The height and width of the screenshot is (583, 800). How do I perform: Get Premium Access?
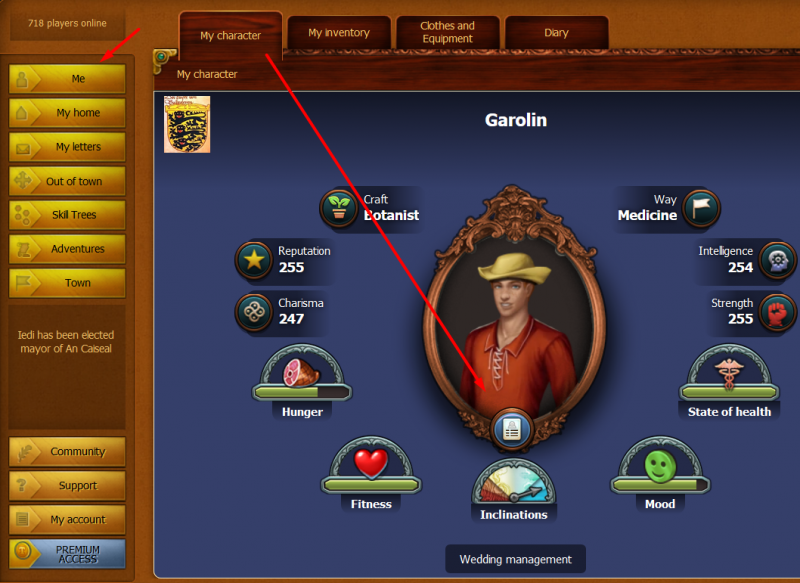click(68, 554)
